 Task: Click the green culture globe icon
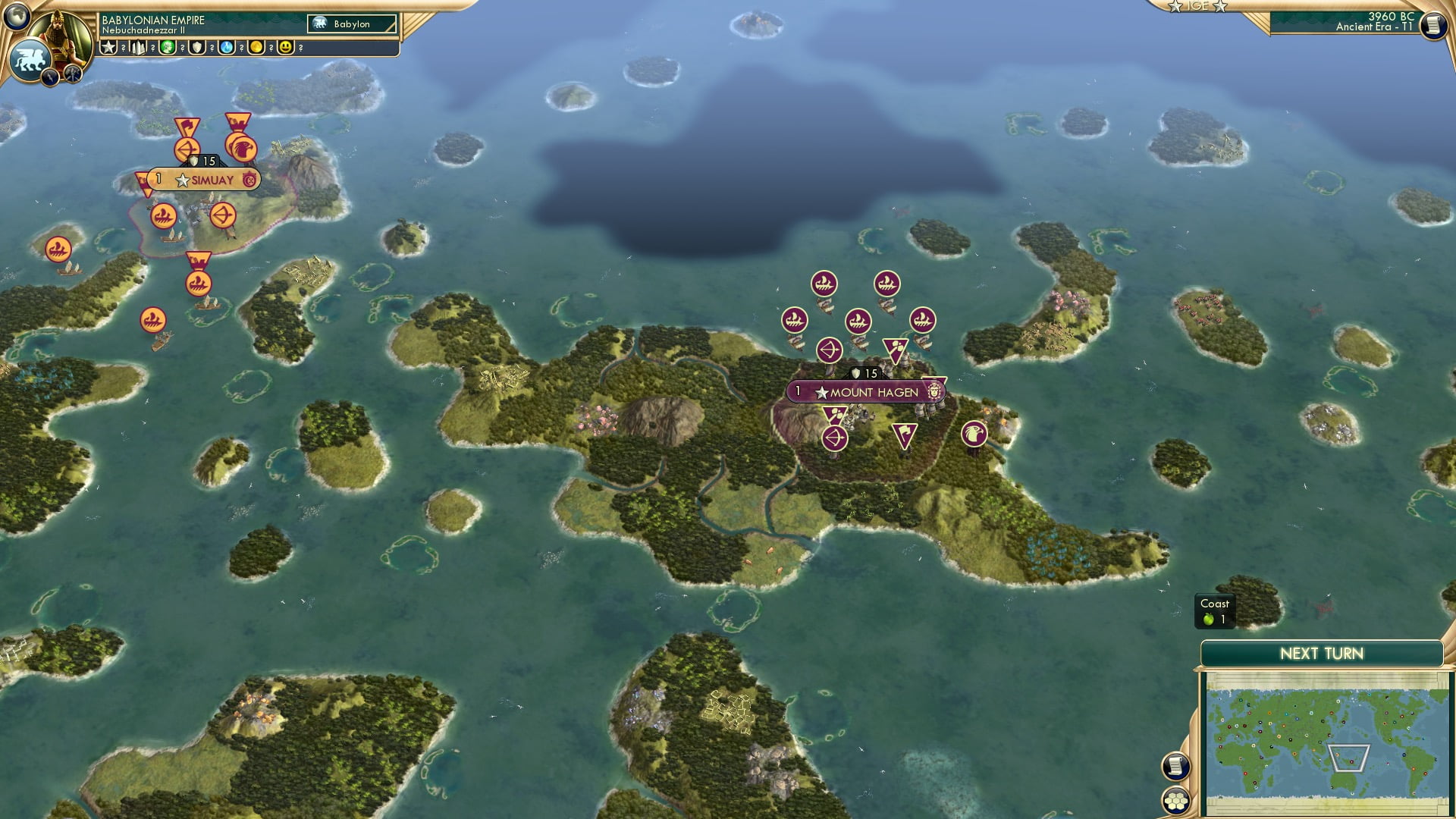coord(166,48)
